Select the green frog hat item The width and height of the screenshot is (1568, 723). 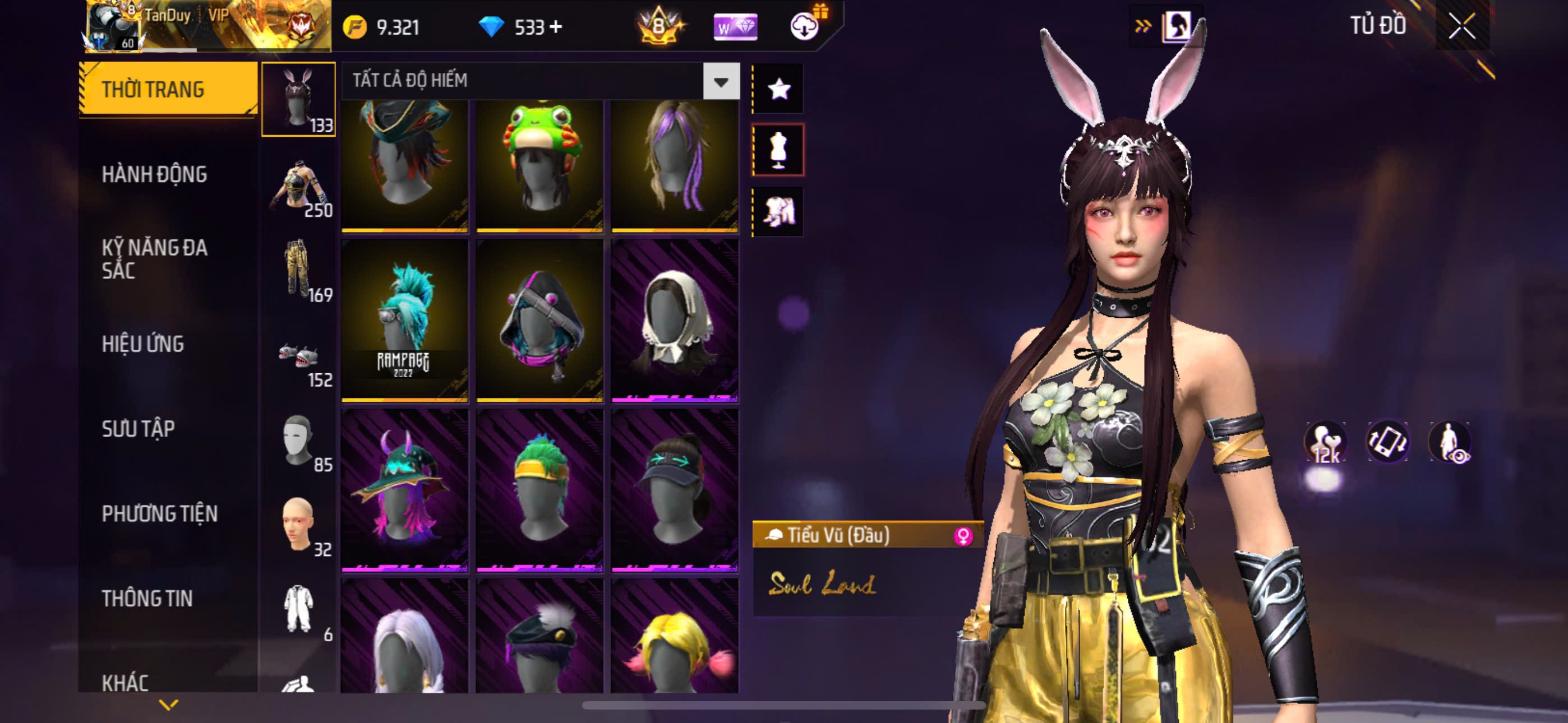tap(539, 164)
